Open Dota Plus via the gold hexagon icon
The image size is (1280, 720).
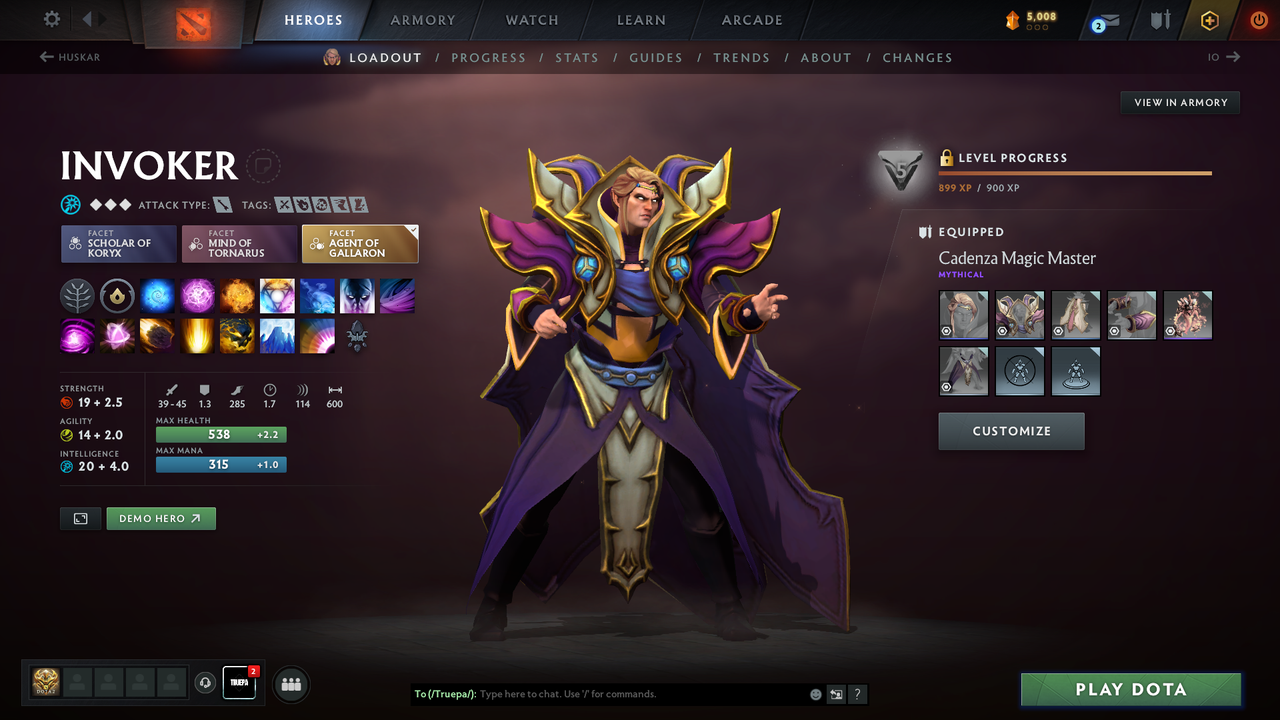tap(1208, 20)
